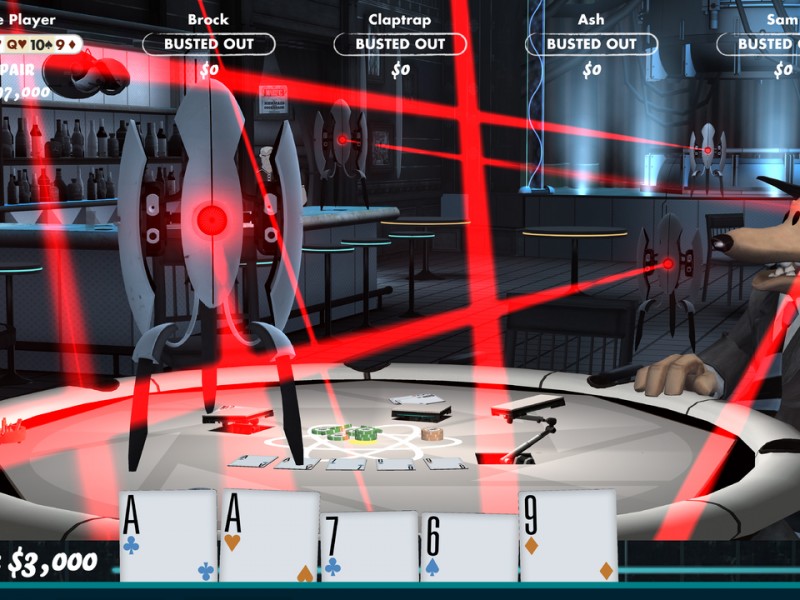Pick the six of spades card

click(468, 546)
